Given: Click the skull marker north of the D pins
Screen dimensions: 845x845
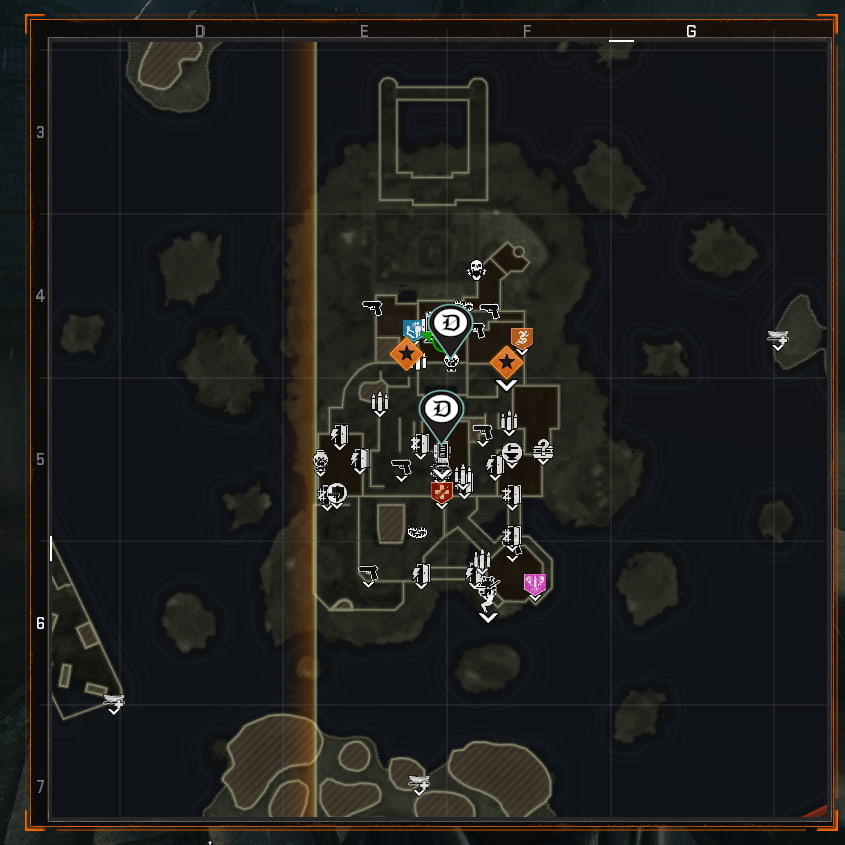Looking at the screenshot, I should (x=476, y=269).
